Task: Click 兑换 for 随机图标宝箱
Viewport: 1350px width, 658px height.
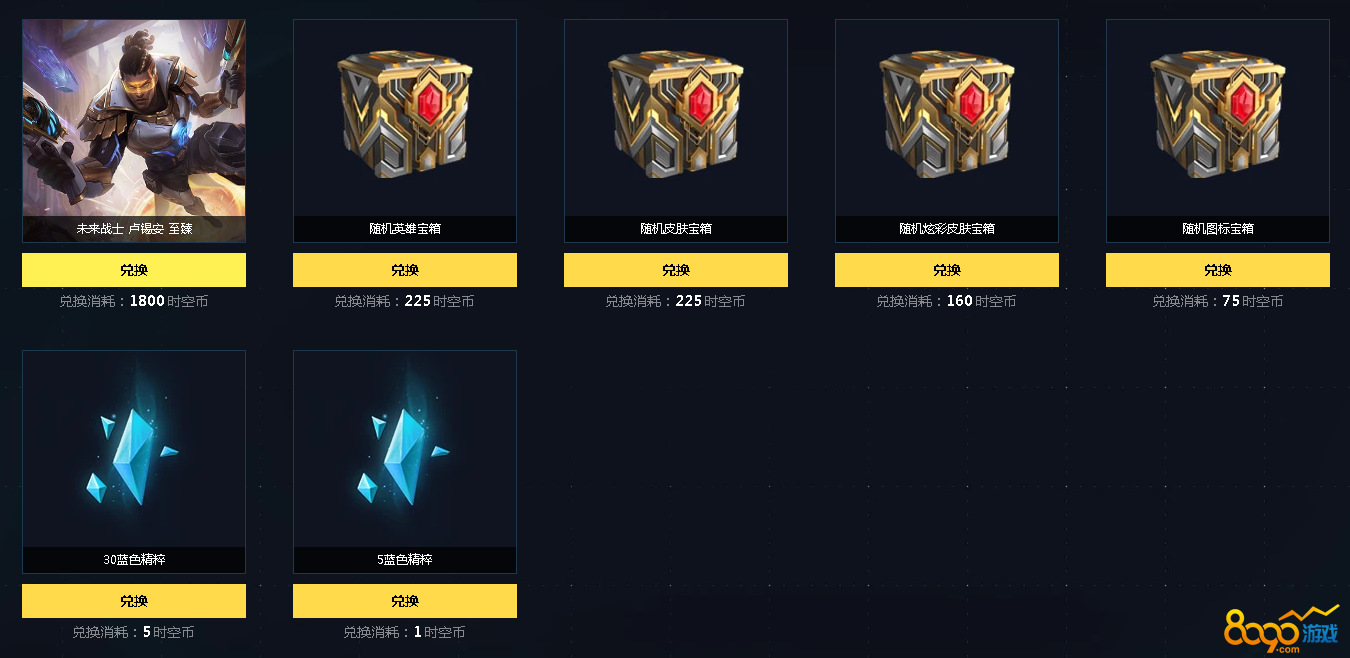Action: coord(1218,270)
